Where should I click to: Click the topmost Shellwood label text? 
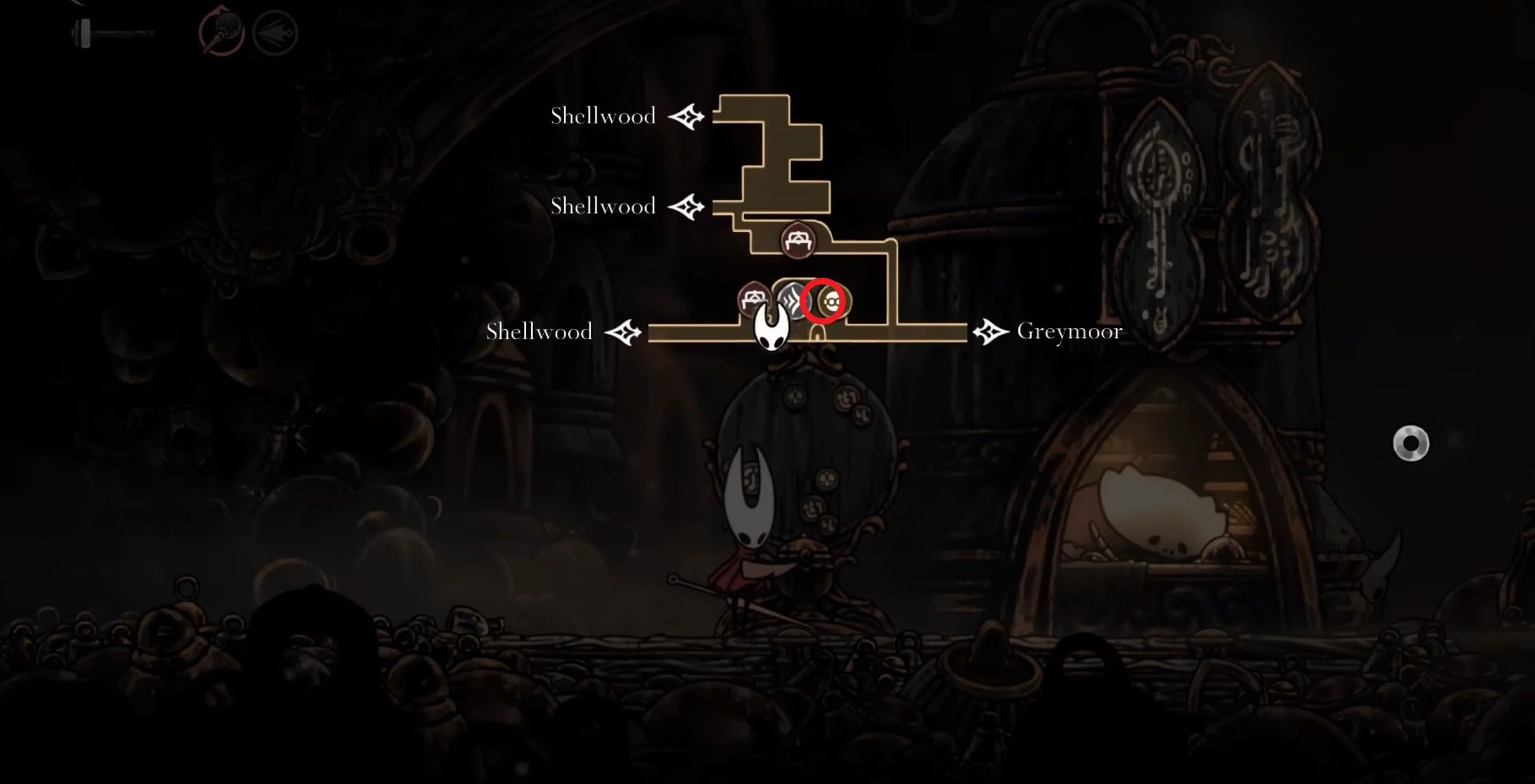click(x=603, y=116)
